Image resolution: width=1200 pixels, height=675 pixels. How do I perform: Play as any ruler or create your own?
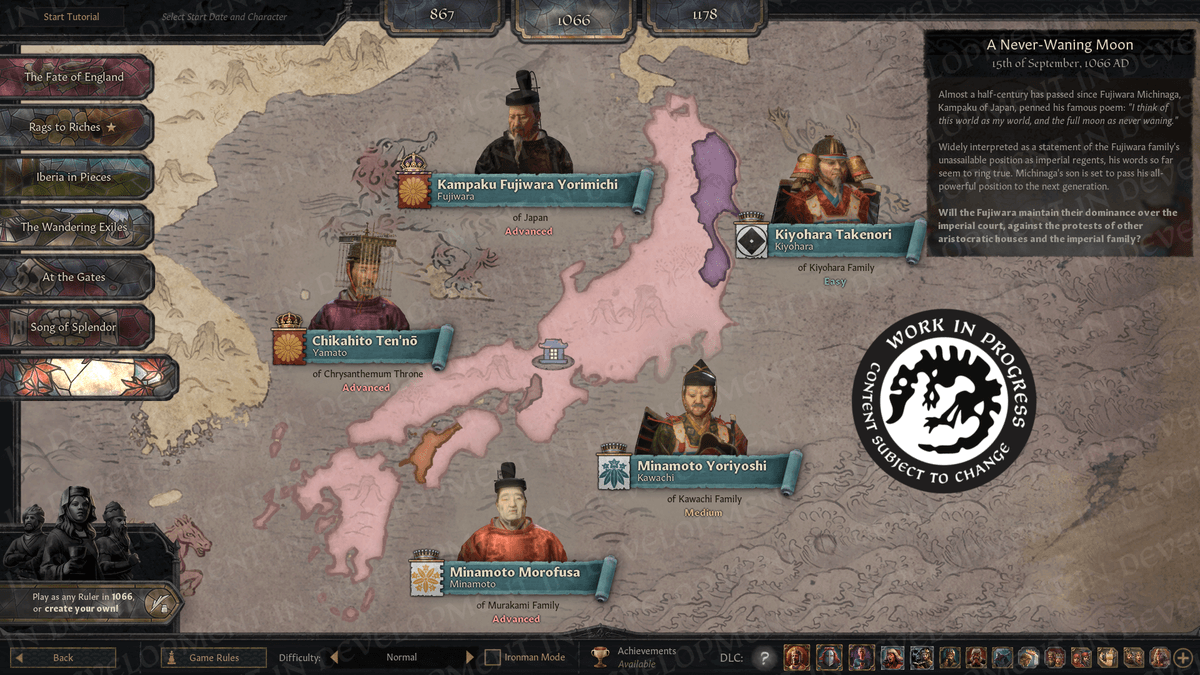point(92,602)
